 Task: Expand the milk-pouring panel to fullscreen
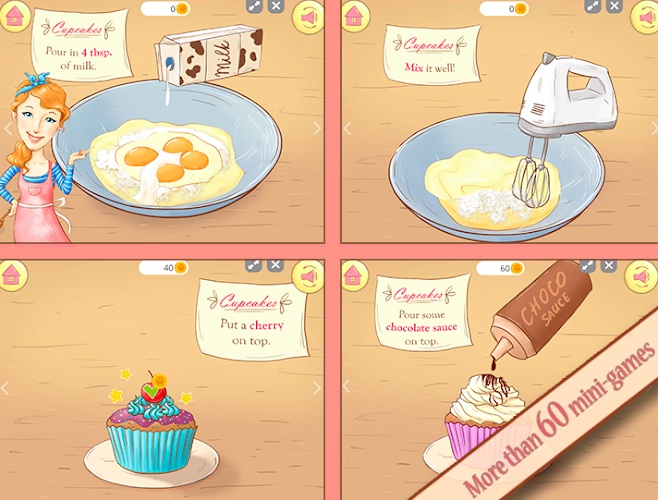click(254, 7)
